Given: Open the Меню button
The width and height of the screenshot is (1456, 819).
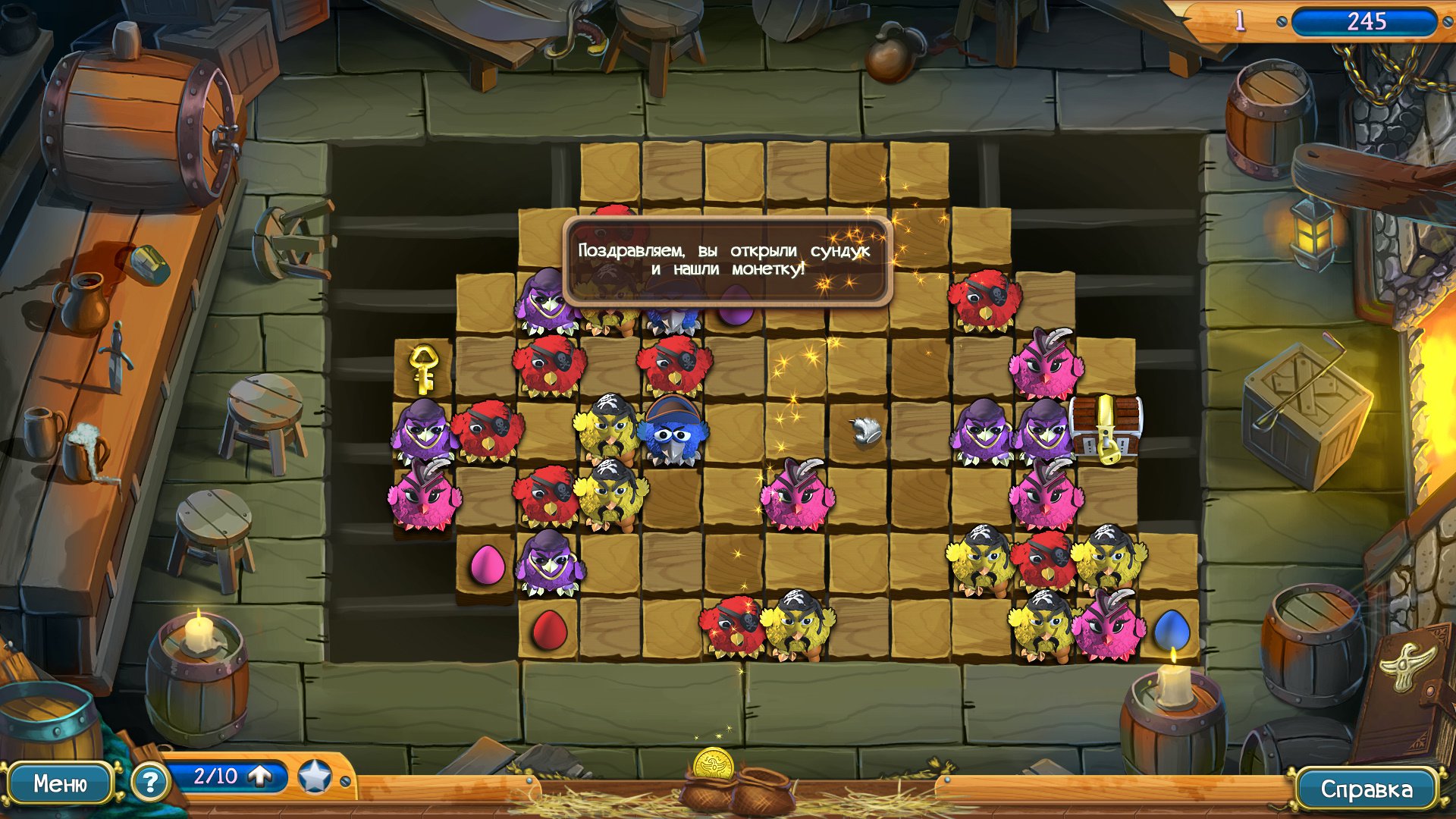Looking at the screenshot, I should 60,783.
